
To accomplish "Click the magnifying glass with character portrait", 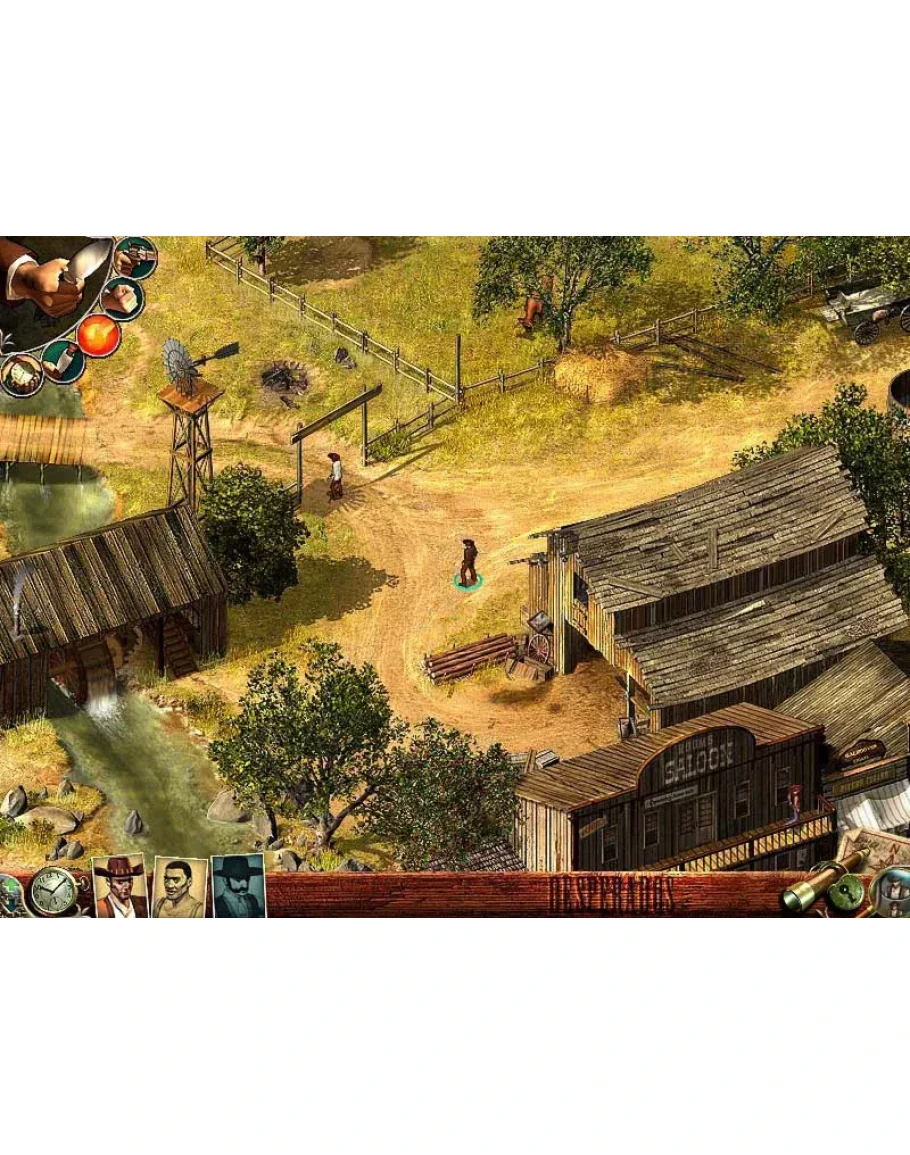I will point(890,890).
